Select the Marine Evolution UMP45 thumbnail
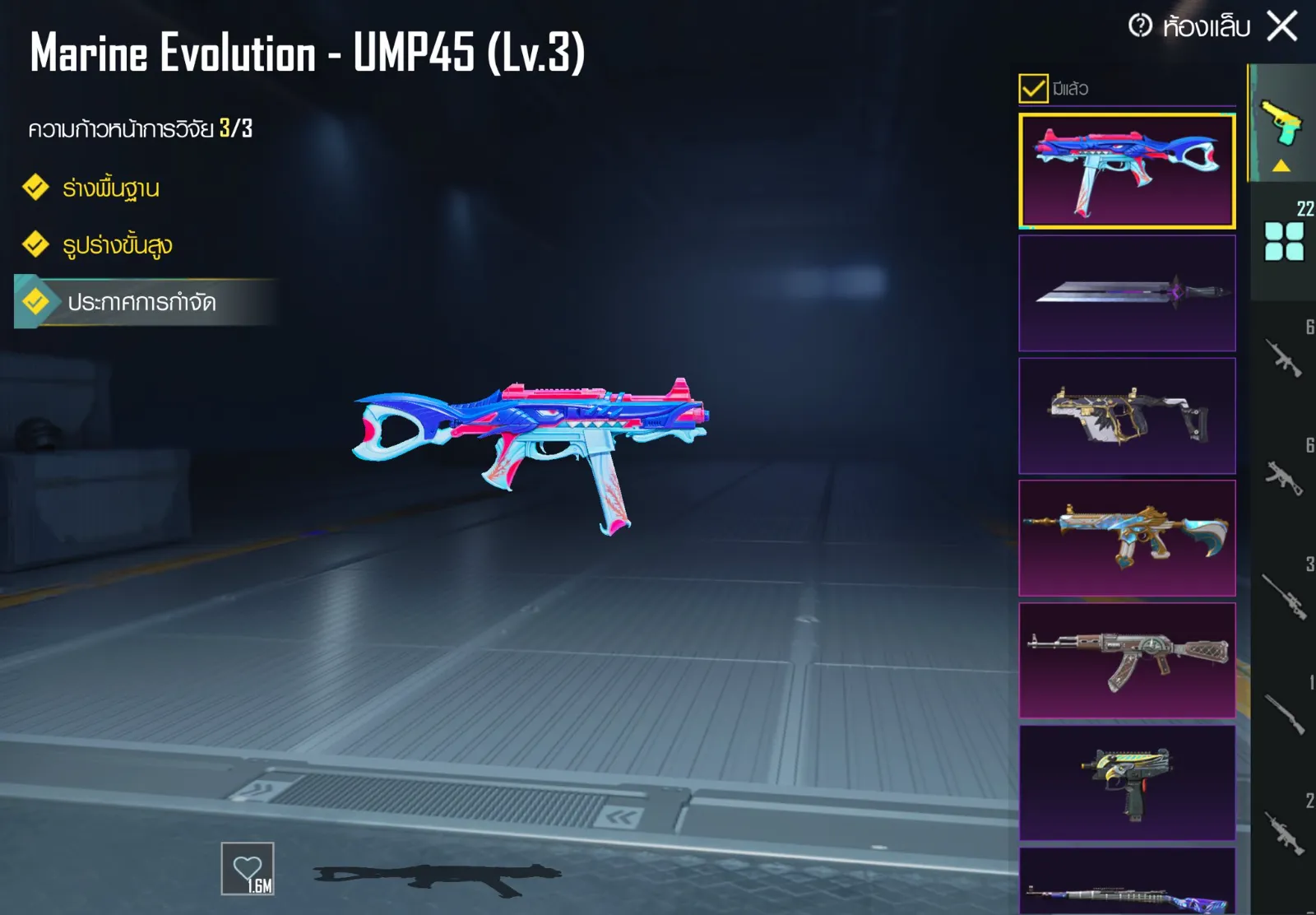Screen dimensions: 1316x915 pos(1127,170)
